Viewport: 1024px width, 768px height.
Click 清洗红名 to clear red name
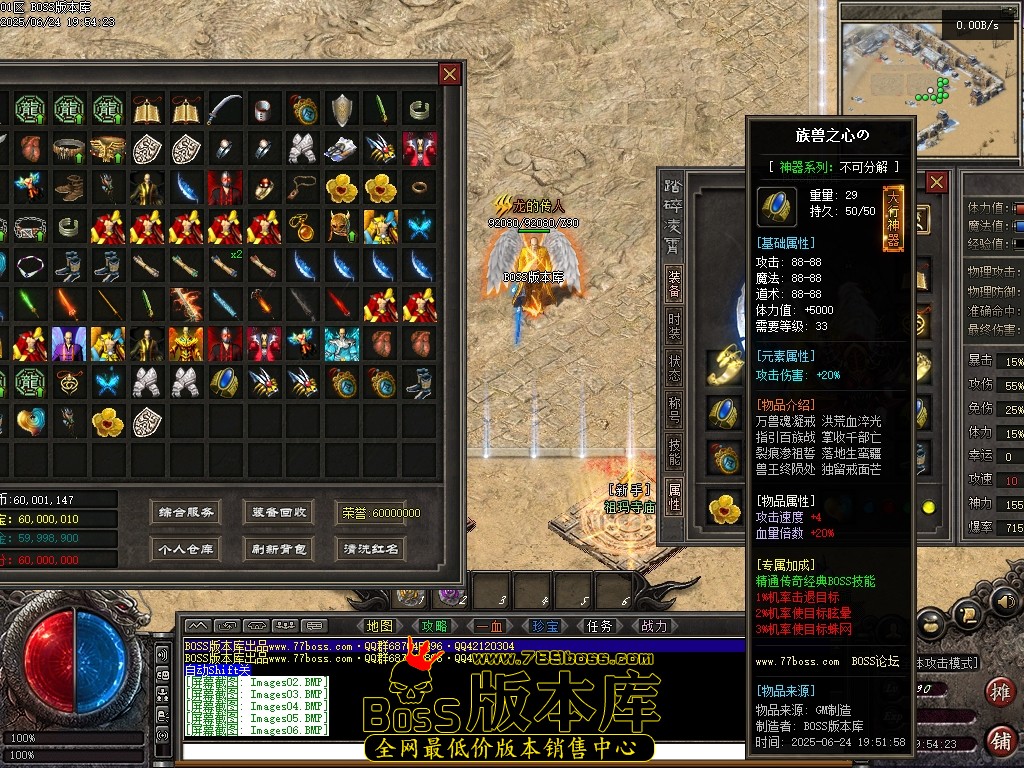coord(371,548)
